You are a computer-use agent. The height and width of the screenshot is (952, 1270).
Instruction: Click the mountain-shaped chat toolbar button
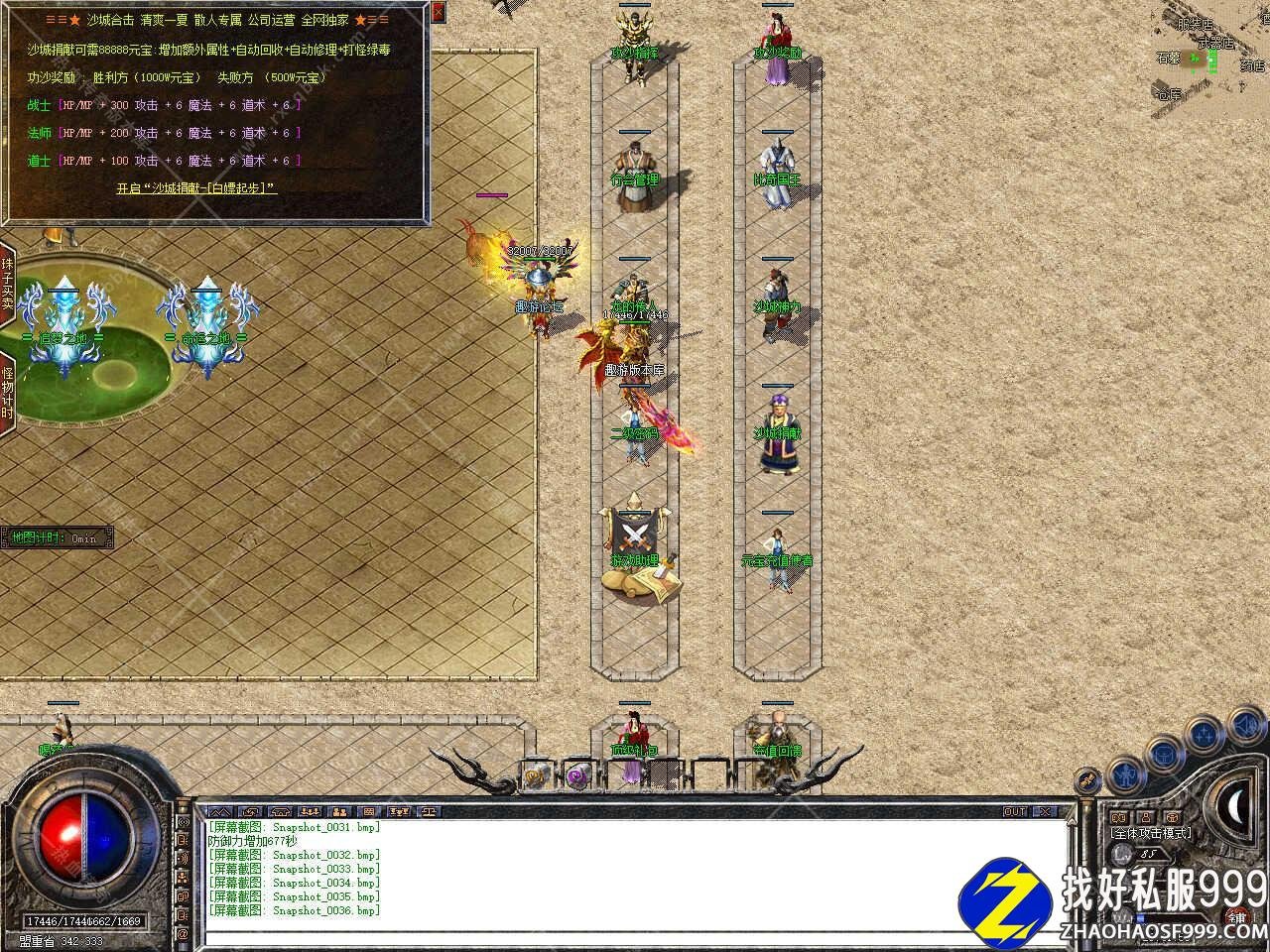tap(220, 811)
